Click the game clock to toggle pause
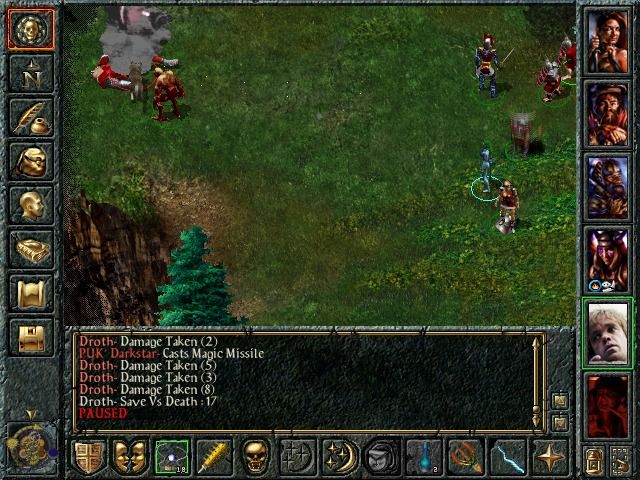Image resolution: width=640 pixels, height=480 pixels. (x=29, y=442)
